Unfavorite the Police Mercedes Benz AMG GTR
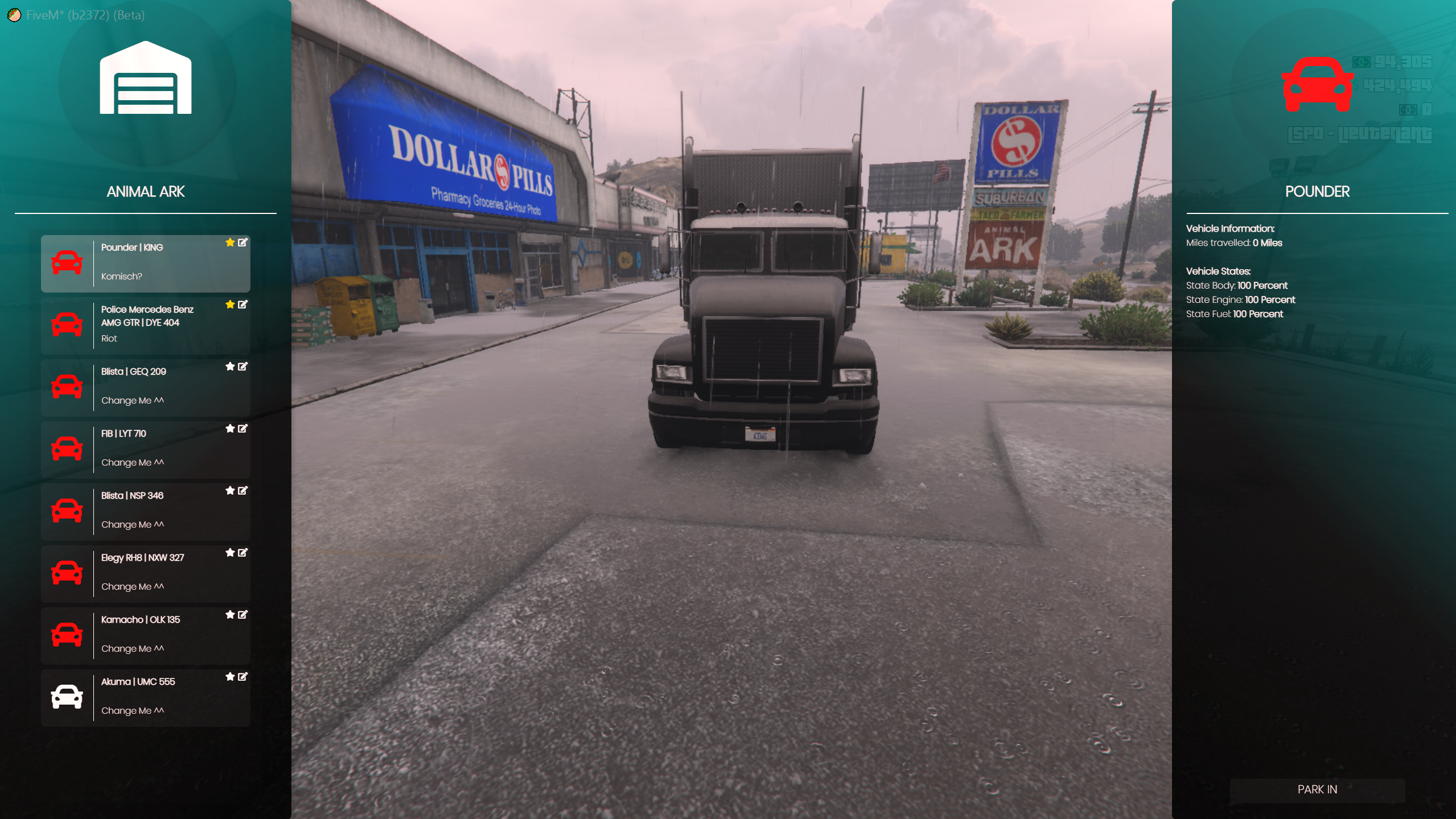 pyautogui.click(x=230, y=304)
